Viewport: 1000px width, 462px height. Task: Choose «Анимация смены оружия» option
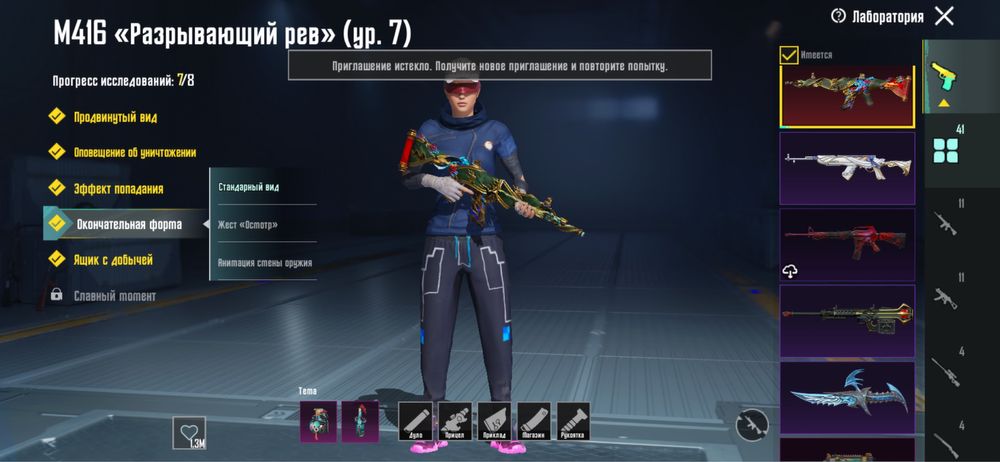click(x=265, y=263)
